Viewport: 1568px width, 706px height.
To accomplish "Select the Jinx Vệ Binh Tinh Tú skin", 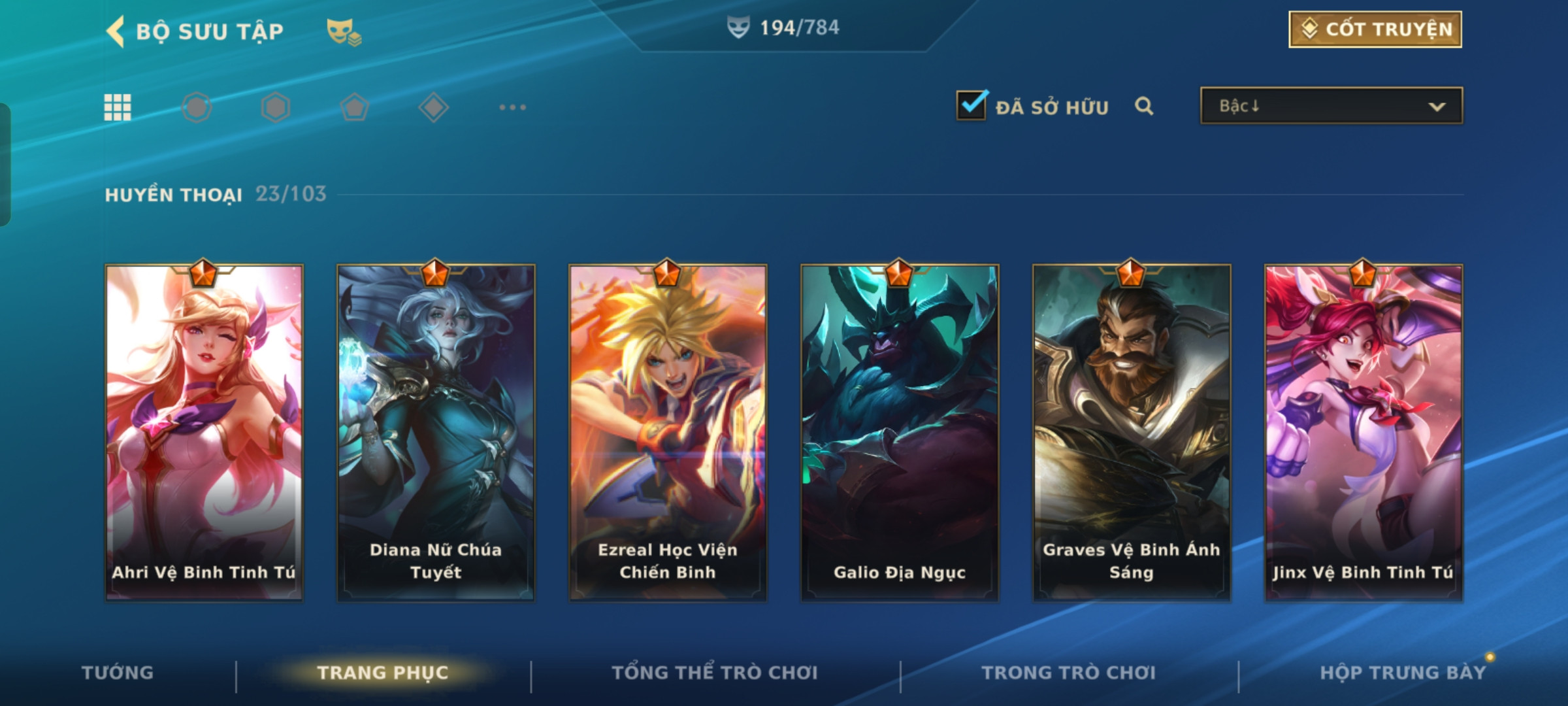I will tap(1364, 431).
